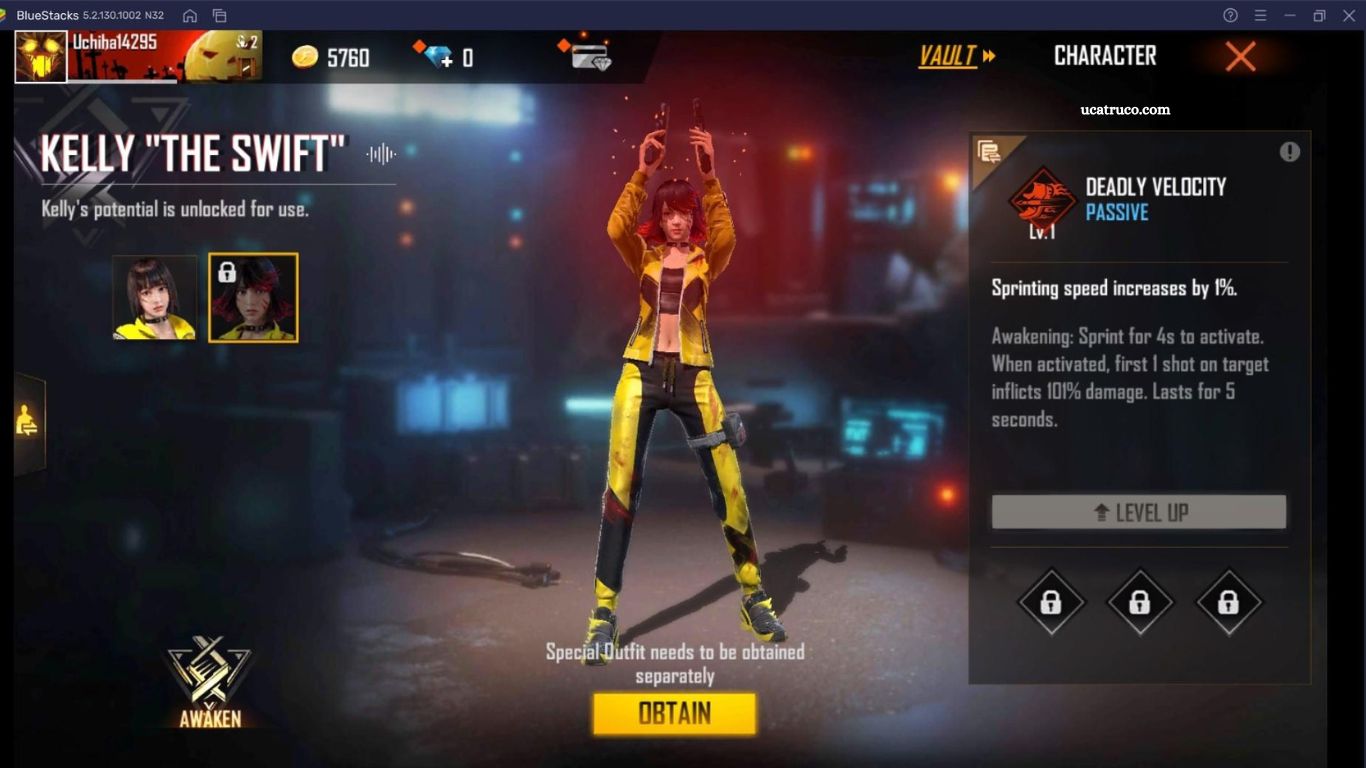This screenshot has height=768, width=1366.
Task: Minimize the BlueStacks window
Action: pyautogui.click(x=1290, y=15)
